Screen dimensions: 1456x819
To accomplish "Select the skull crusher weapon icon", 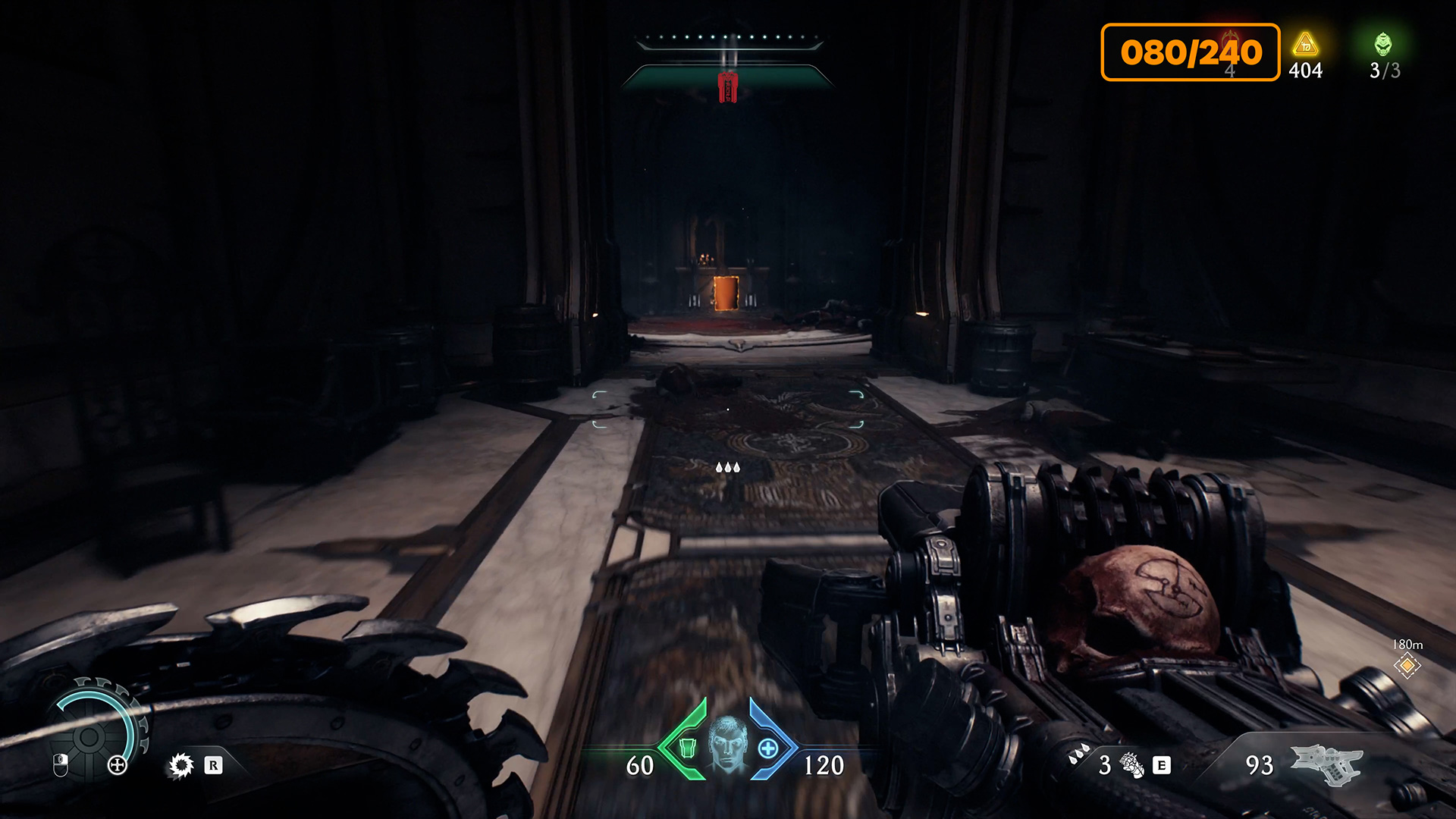I will coord(1326,763).
